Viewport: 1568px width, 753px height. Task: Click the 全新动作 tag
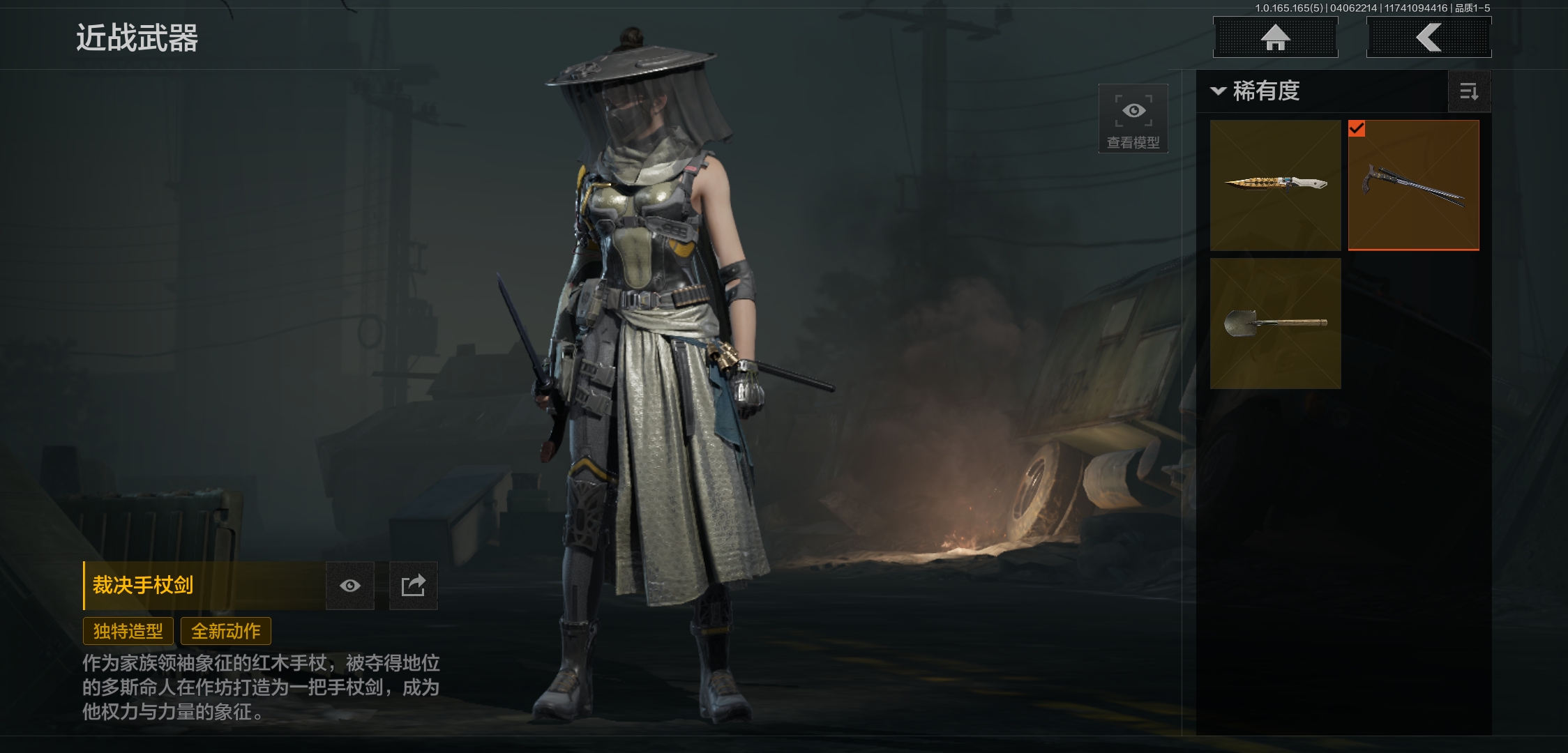click(226, 631)
